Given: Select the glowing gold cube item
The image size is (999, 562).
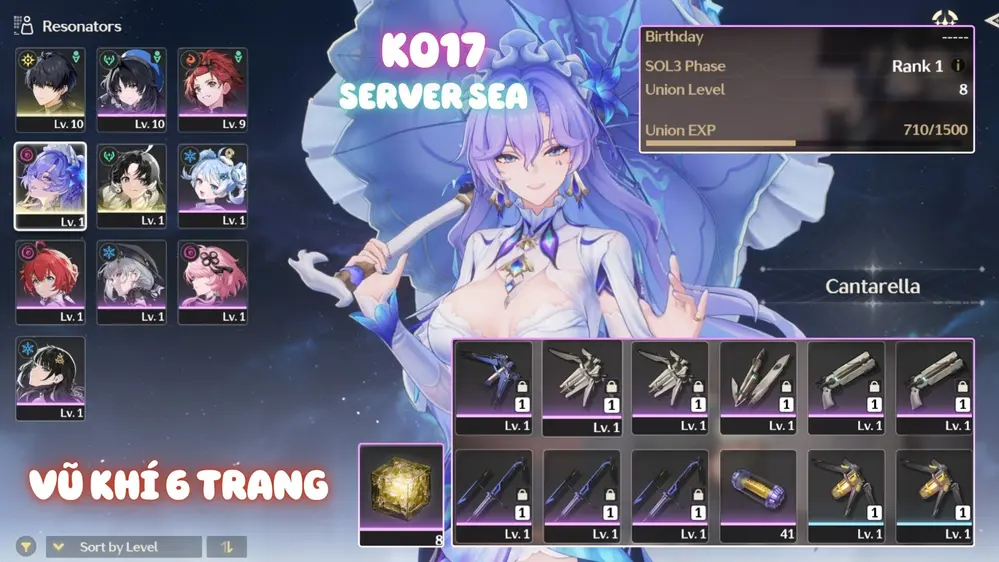Looking at the screenshot, I should (401, 493).
